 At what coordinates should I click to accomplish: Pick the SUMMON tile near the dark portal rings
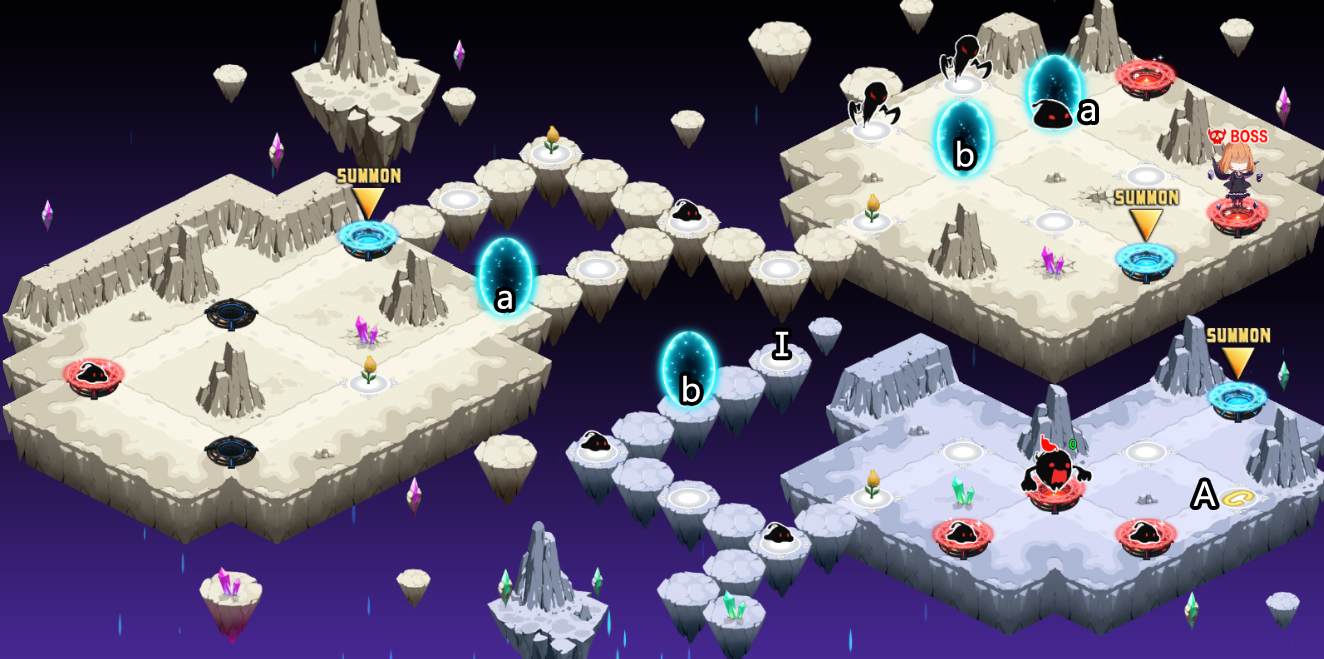367,236
